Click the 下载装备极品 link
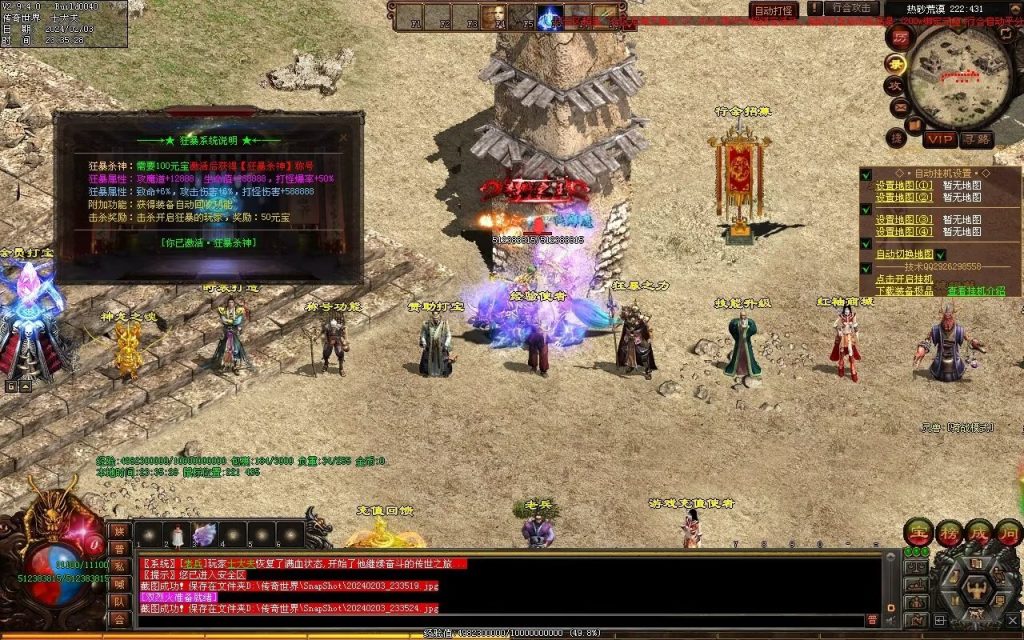This screenshot has height=640, width=1024. pyautogui.click(x=905, y=291)
